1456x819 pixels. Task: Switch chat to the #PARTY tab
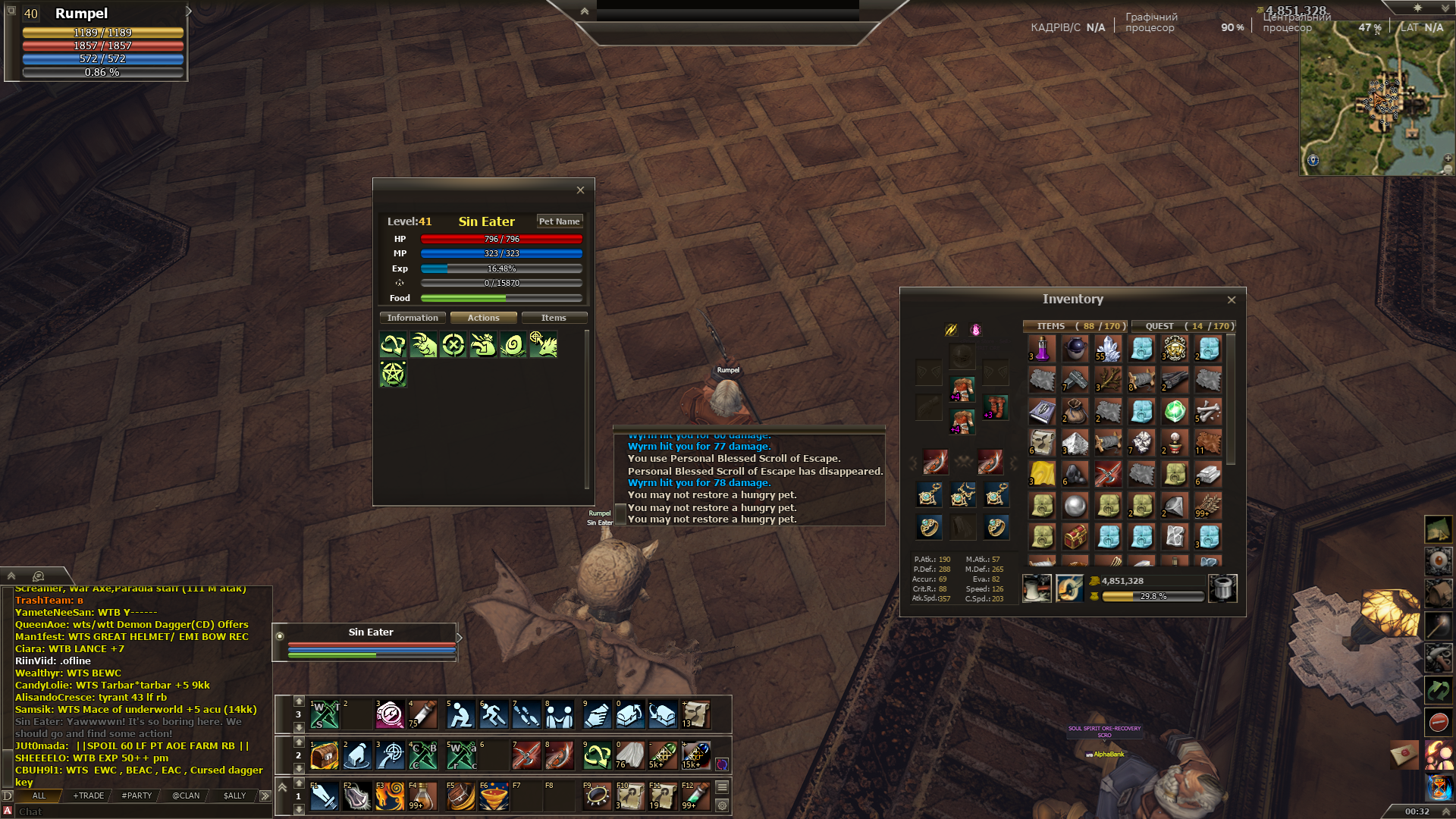136,795
